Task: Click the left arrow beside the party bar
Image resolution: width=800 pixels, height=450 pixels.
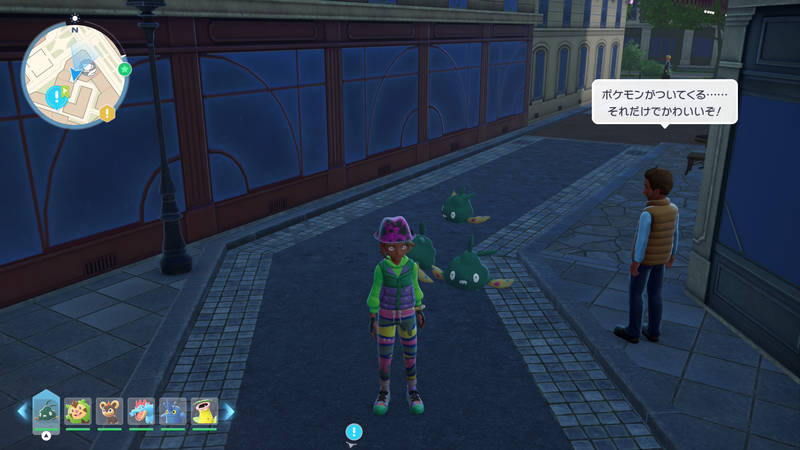Action: [22, 411]
